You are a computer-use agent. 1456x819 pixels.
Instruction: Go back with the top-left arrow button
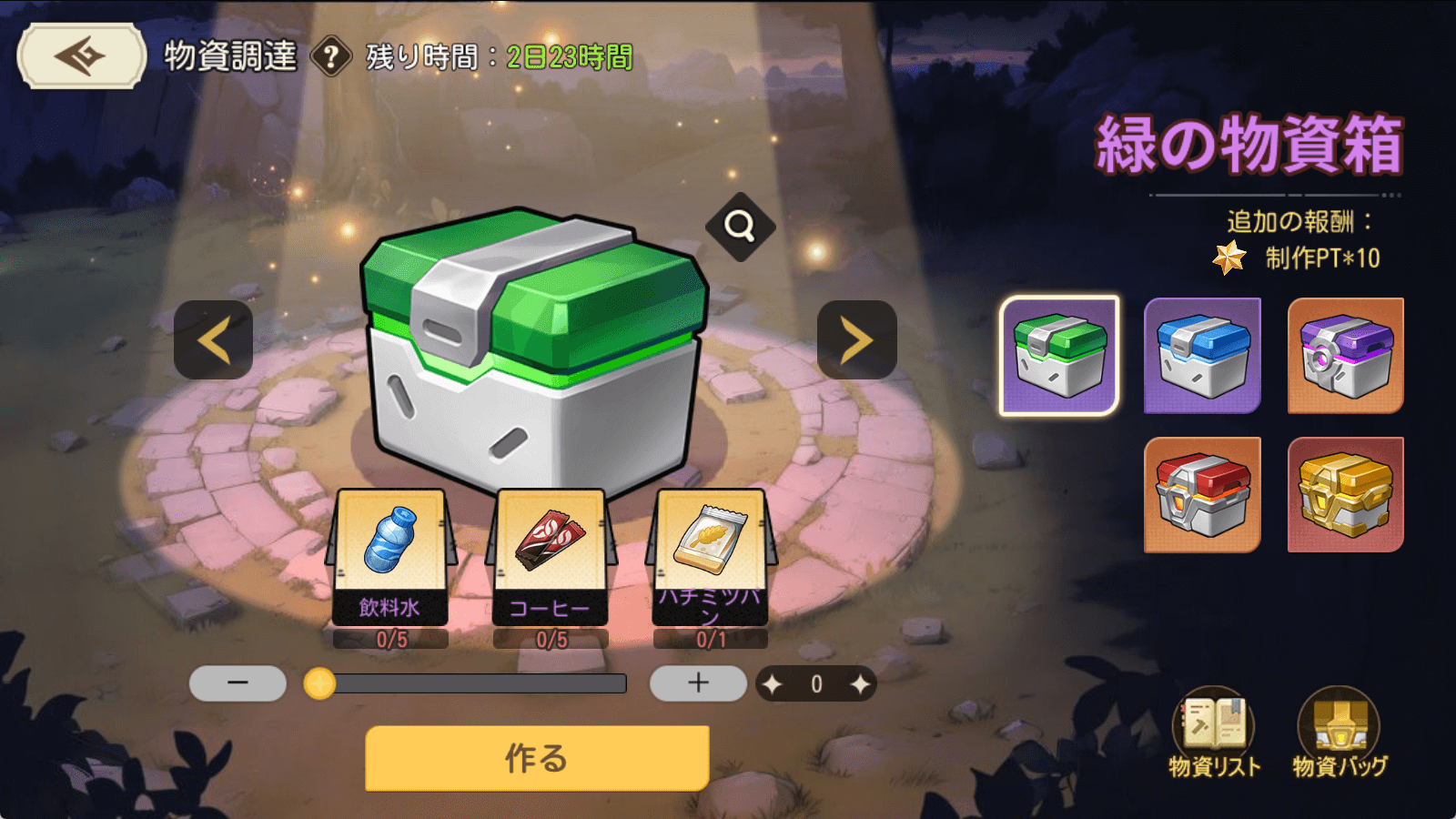click(x=81, y=56)
